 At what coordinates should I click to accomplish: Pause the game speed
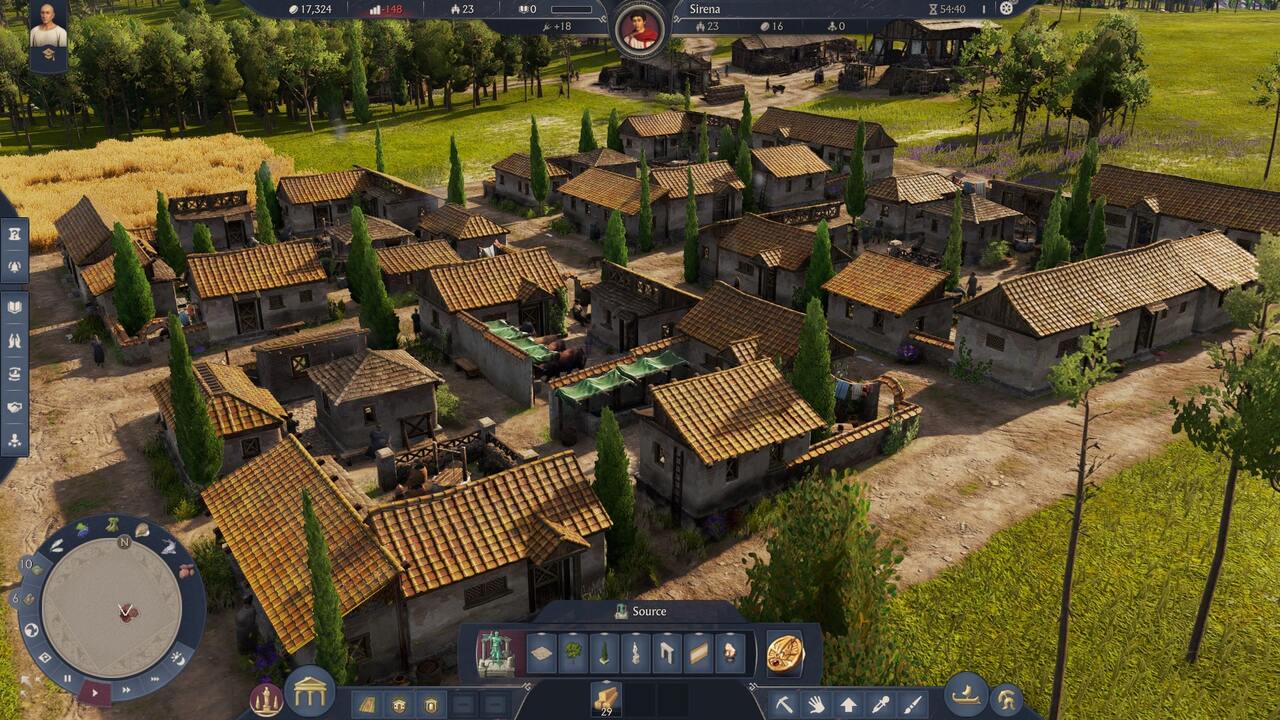point(68,679)
